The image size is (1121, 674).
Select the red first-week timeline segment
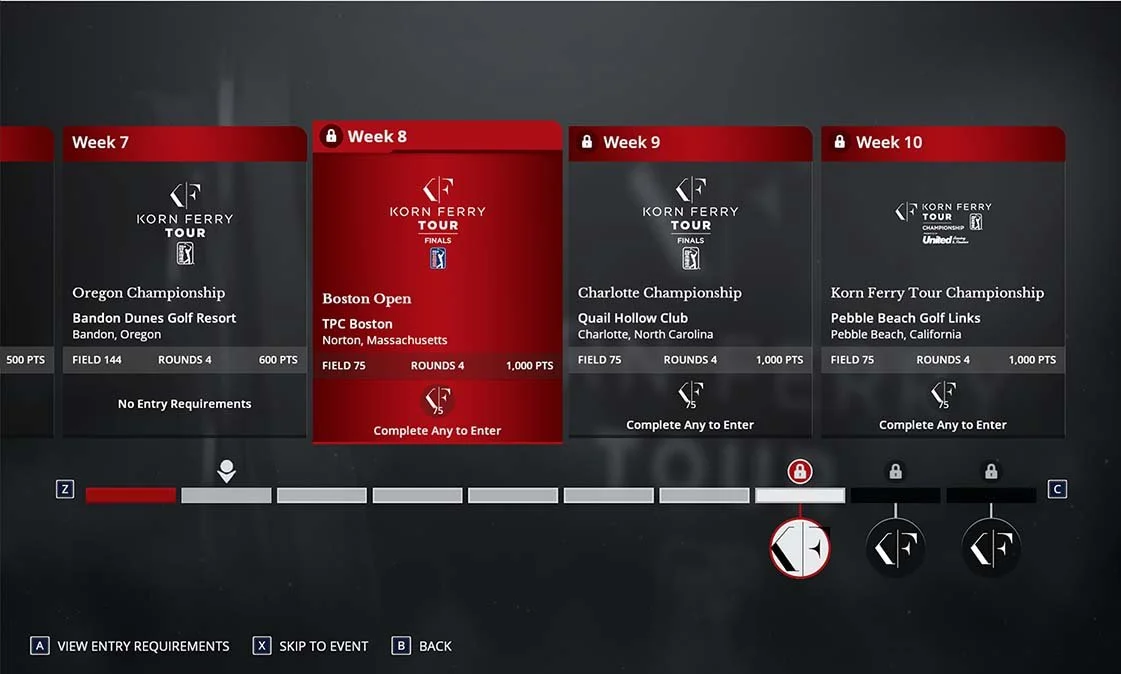coord(131,495)
